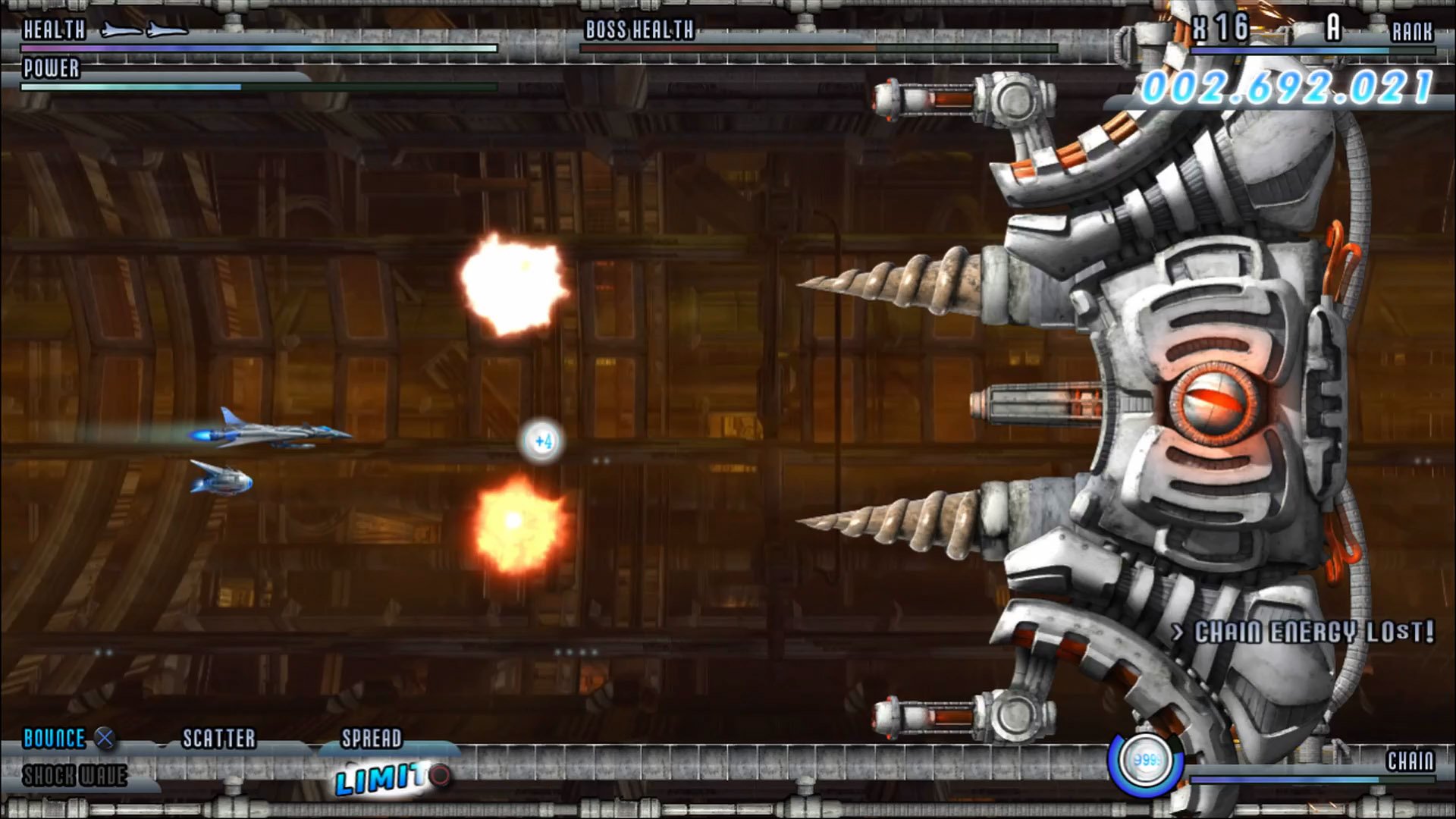1456x819 pixels.
Task: Click the 999 circular limit gauge
Action: pyautogui.click(x=1147, y=762)
